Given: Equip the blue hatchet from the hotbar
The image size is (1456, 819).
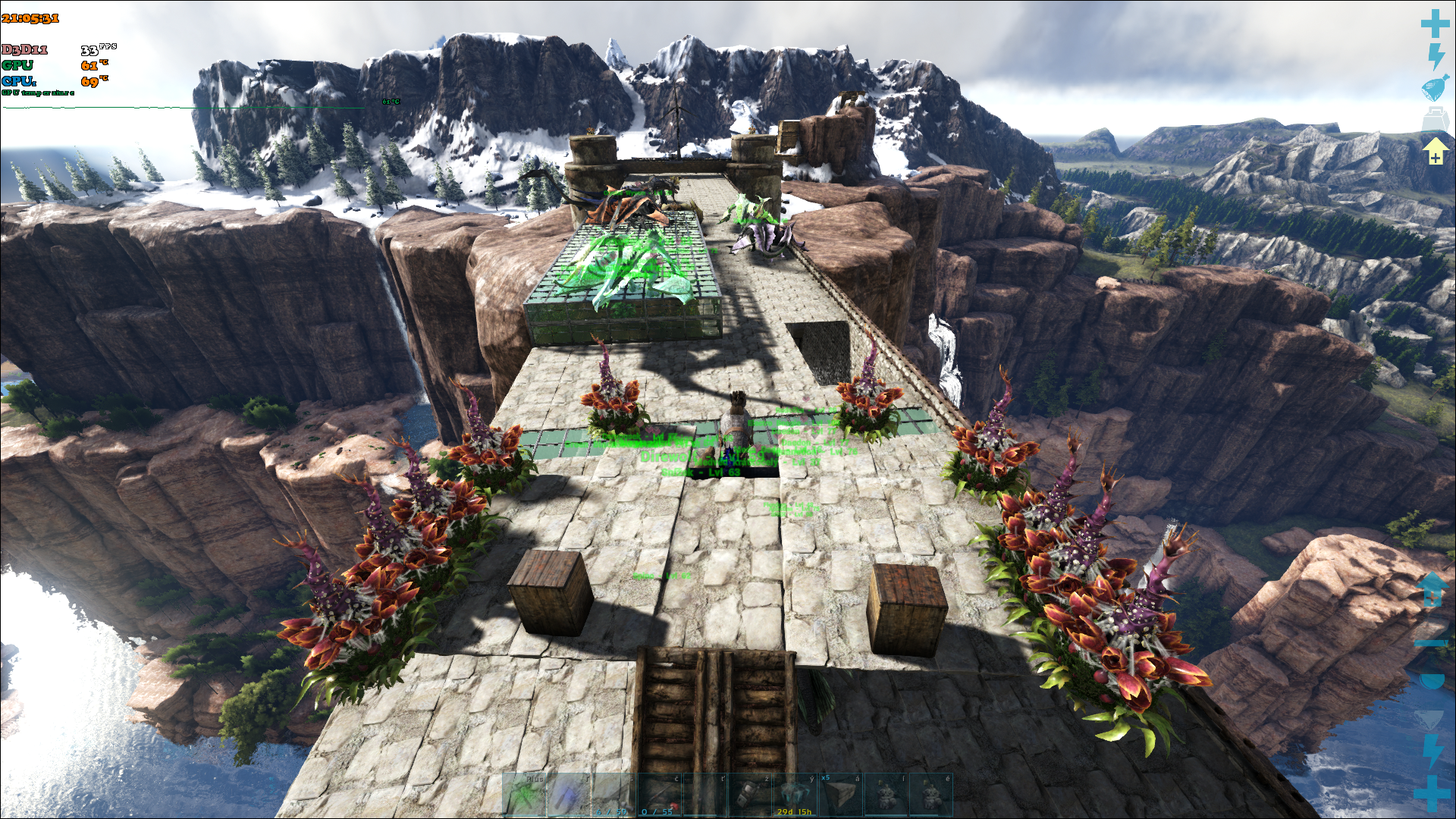Looking at the screenshot, I should pyautogui.click(x=569, y=795).
